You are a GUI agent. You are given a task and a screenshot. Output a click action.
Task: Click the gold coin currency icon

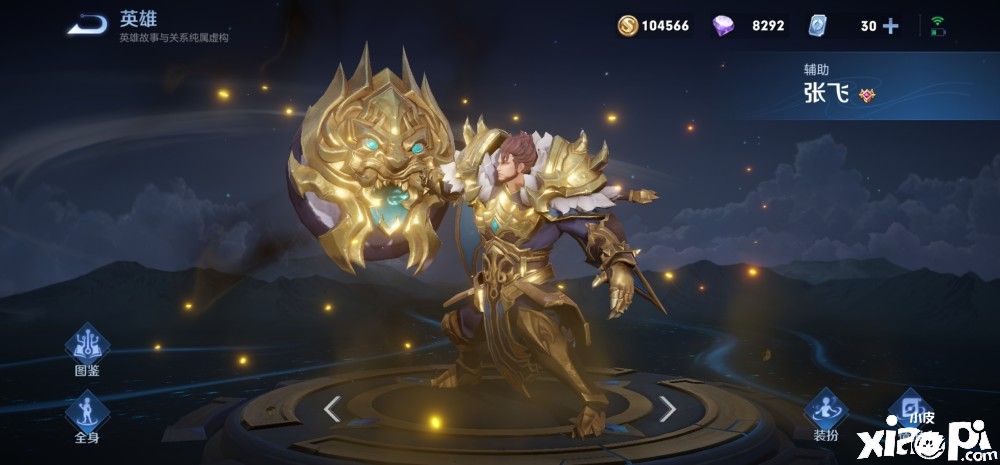[627, 26]
